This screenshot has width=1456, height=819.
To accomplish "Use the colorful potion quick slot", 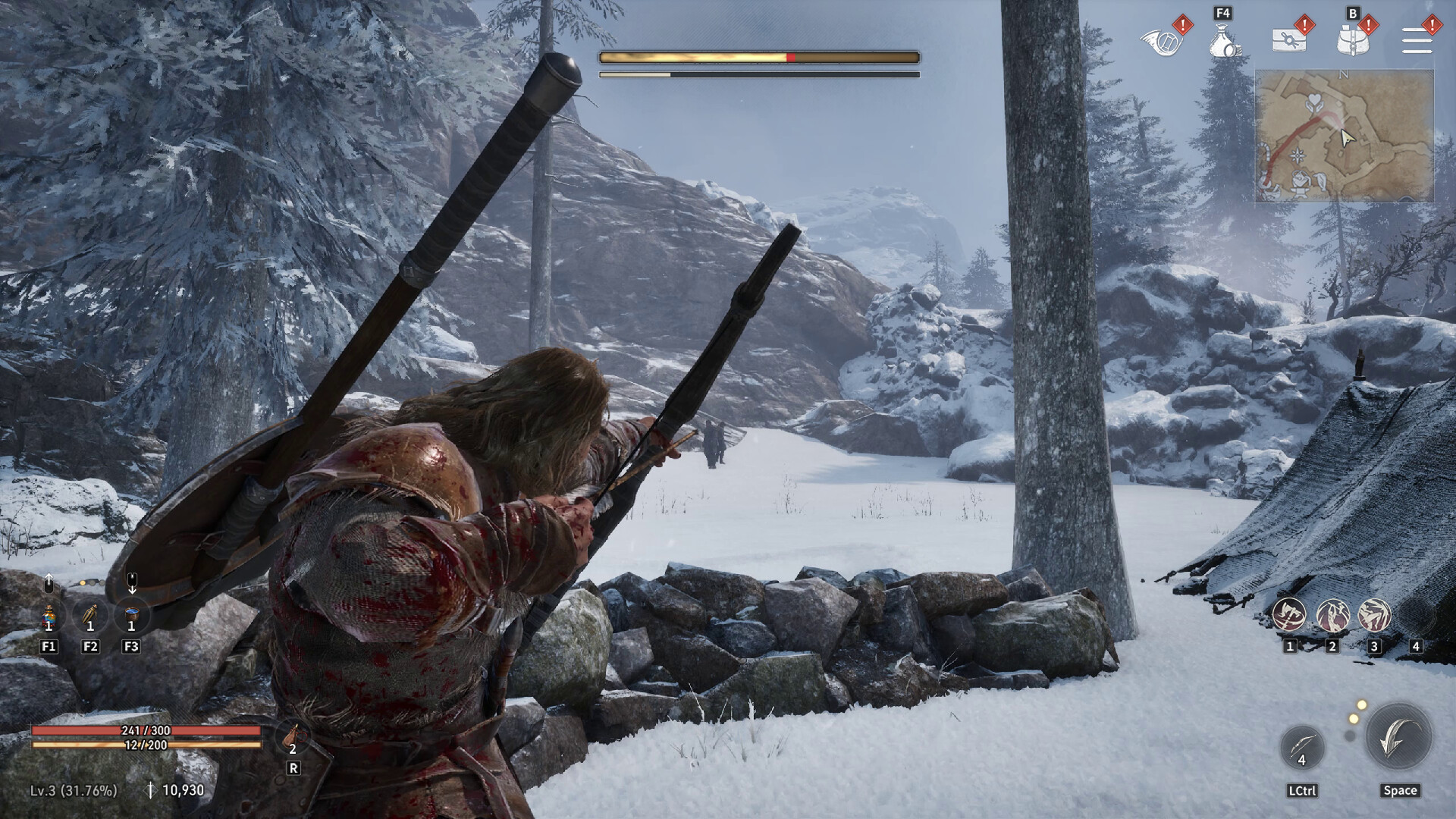I will [49, 617].
